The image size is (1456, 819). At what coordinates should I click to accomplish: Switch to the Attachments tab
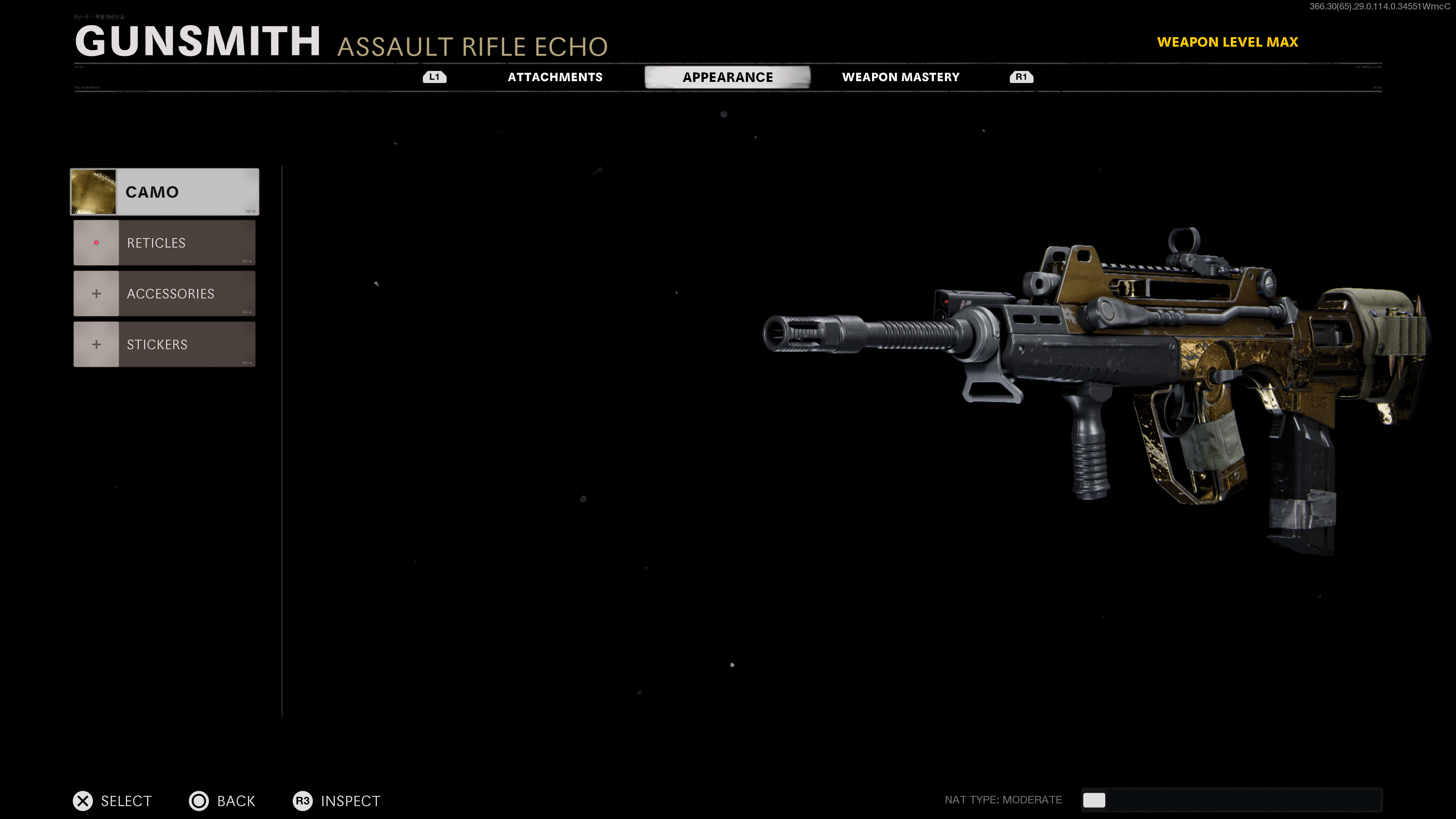click(x=554, y=77)
